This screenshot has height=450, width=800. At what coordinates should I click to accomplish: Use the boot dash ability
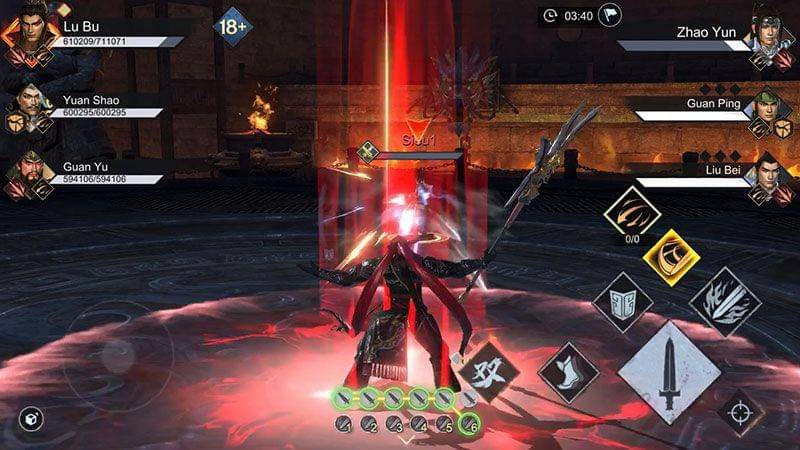[568, 373]
